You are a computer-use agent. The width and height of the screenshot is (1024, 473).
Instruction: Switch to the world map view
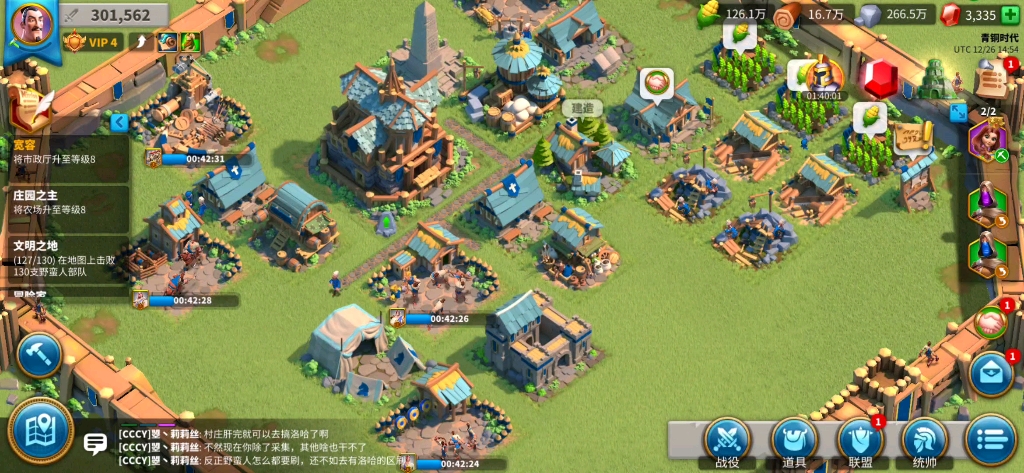[40, 430]
